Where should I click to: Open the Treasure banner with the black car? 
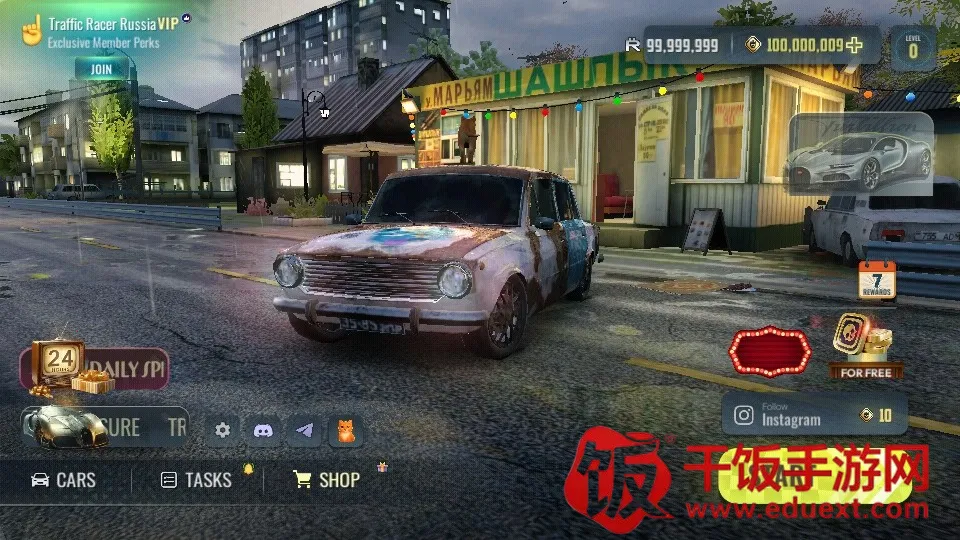pyautogui.click(x=104, y=427)
